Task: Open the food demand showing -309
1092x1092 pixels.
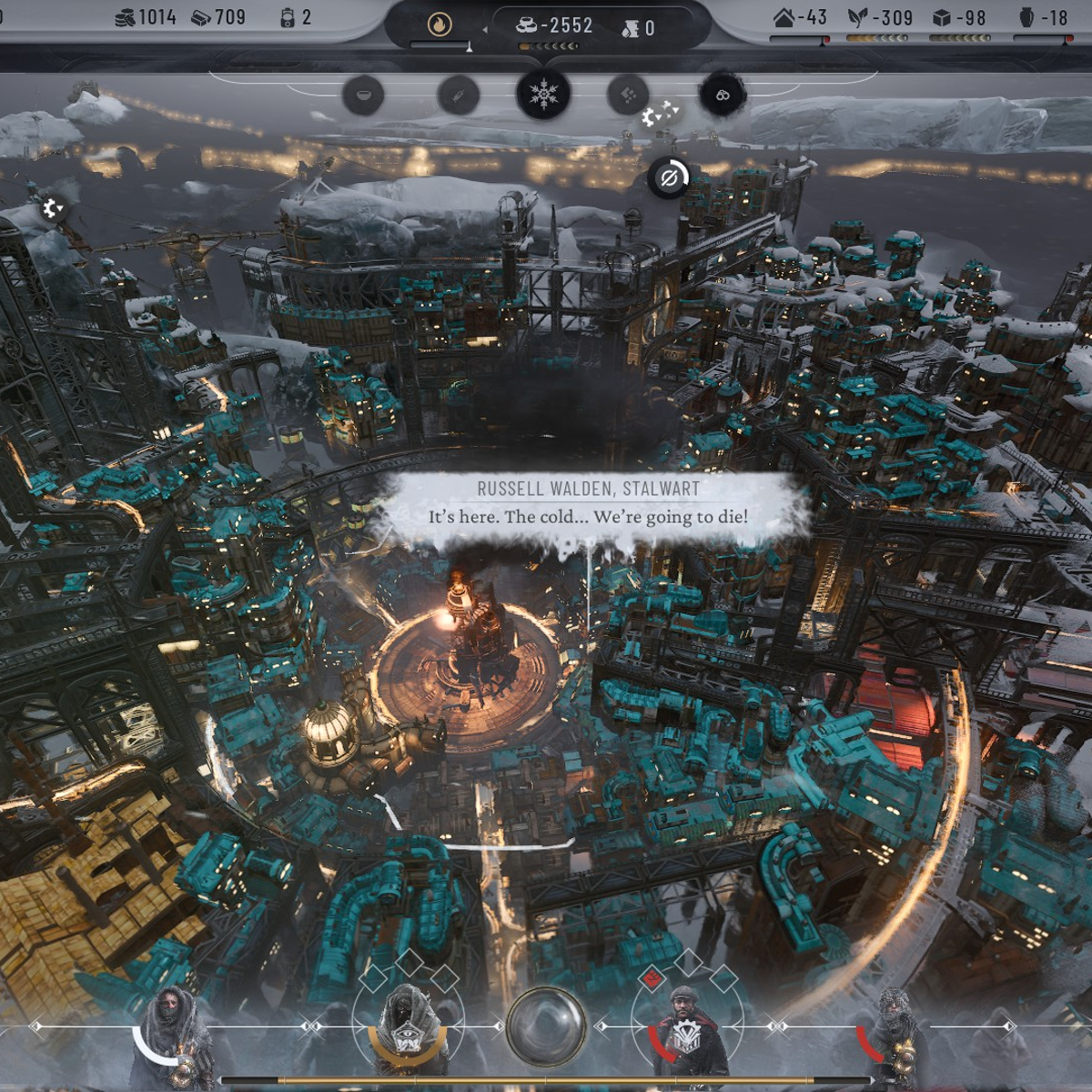Action: (880, 17)
